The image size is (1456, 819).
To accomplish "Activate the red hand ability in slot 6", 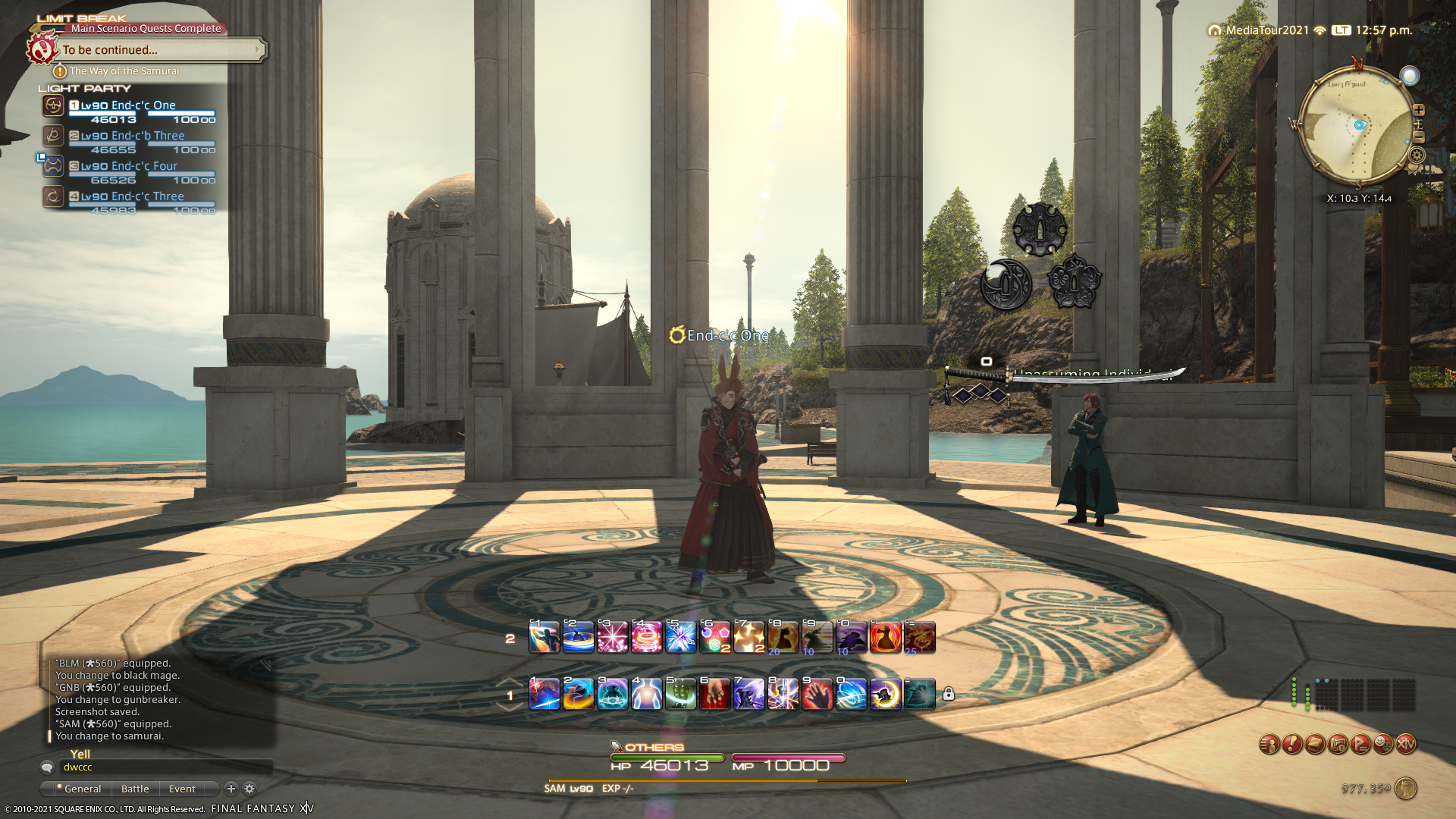I will coord(714,694).
